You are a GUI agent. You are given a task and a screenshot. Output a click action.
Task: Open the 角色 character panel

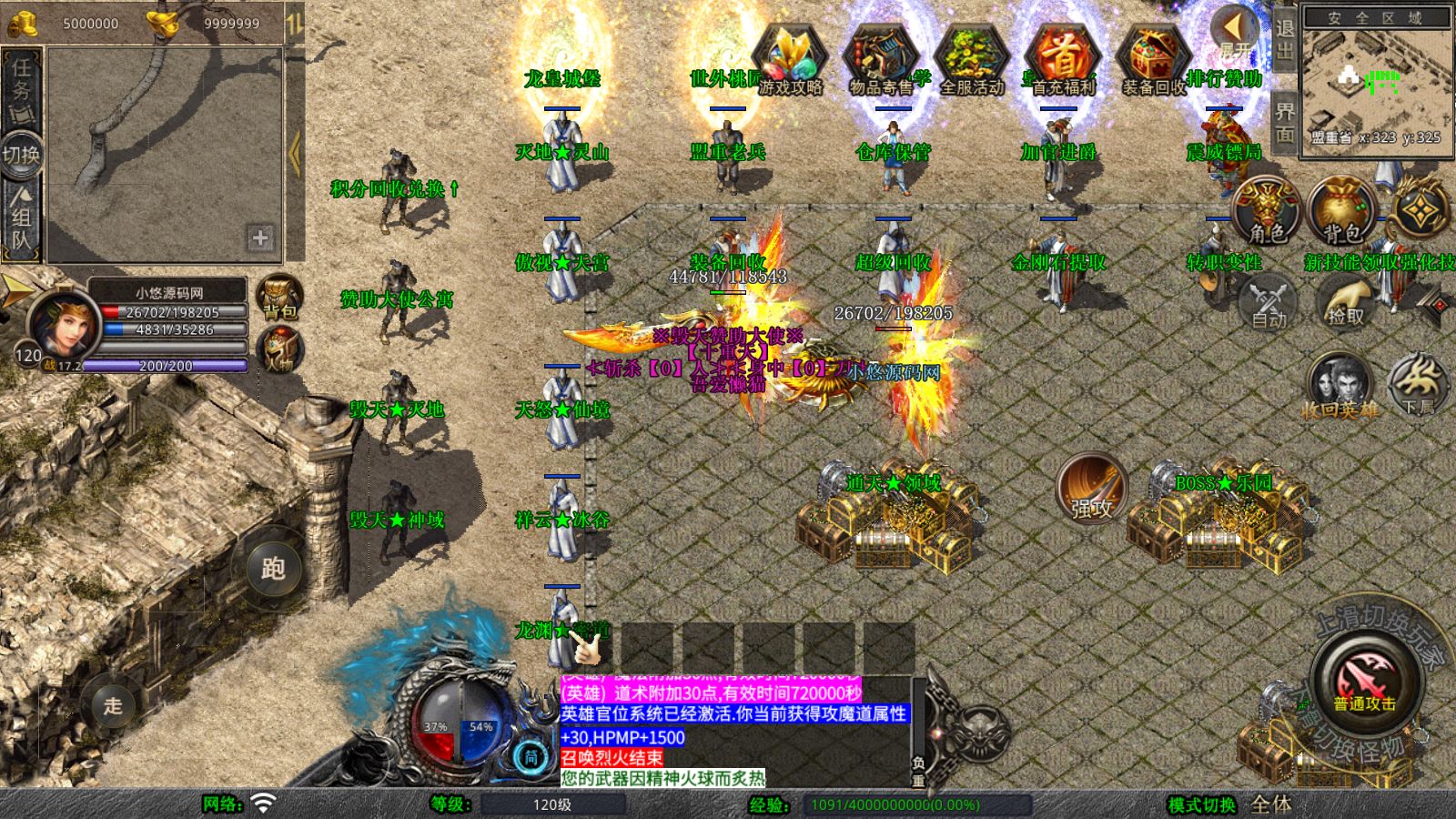pos(1266,211)
